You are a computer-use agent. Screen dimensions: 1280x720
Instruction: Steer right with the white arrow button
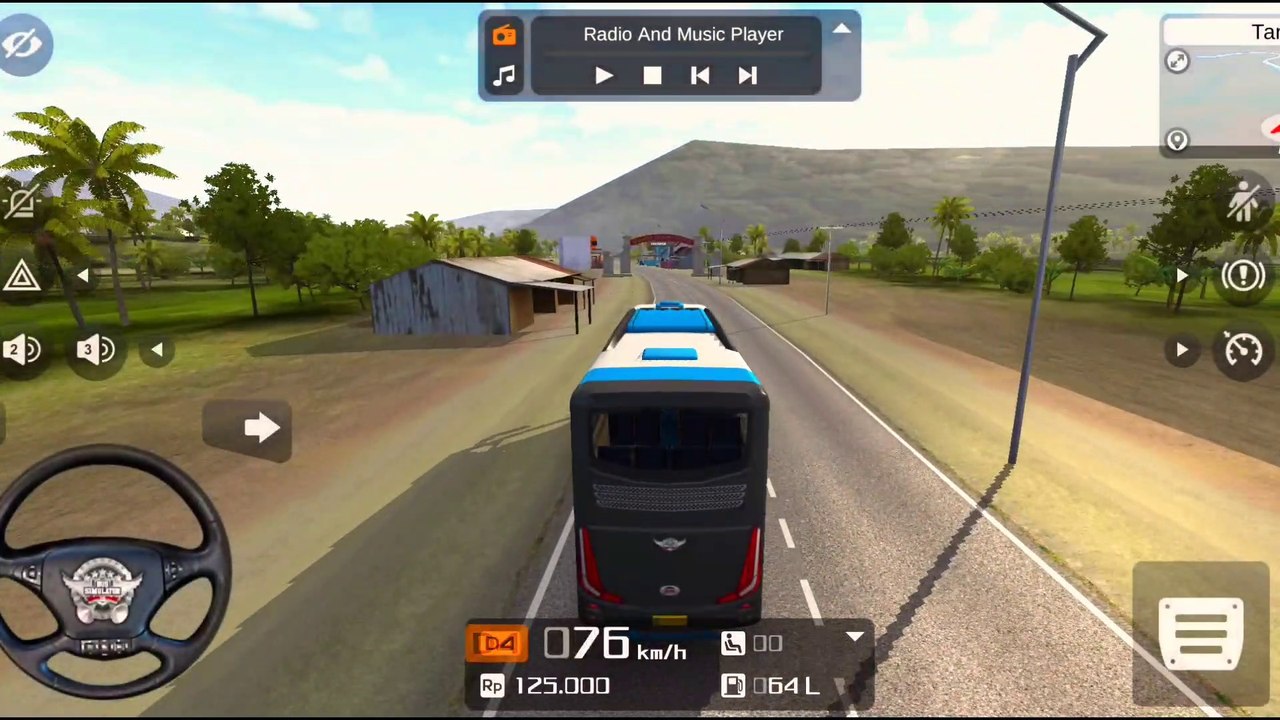(260, 429)
